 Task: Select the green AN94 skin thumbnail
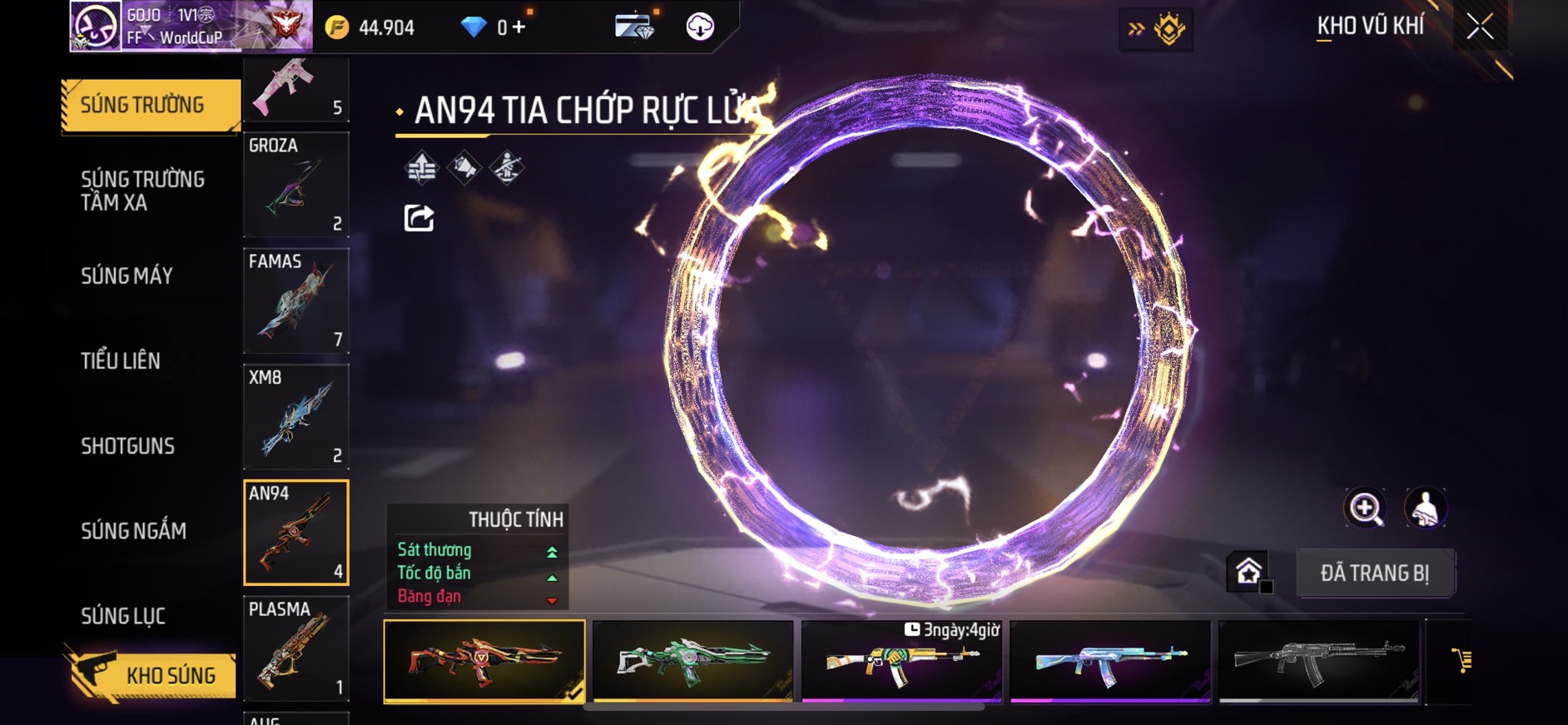pos(692,661)
